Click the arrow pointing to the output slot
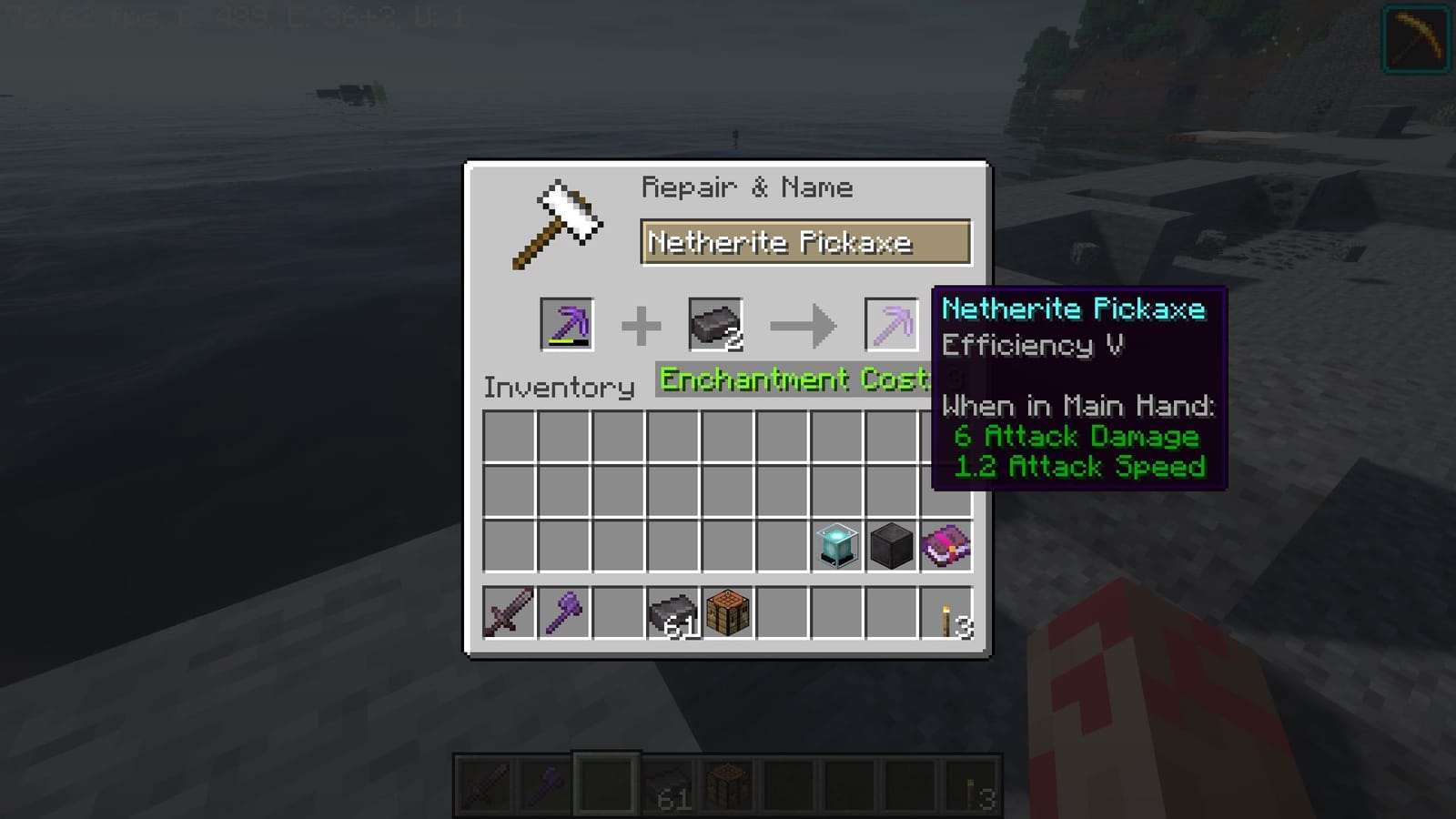The width and height of the screenshot is (1456, 819). 801,324
